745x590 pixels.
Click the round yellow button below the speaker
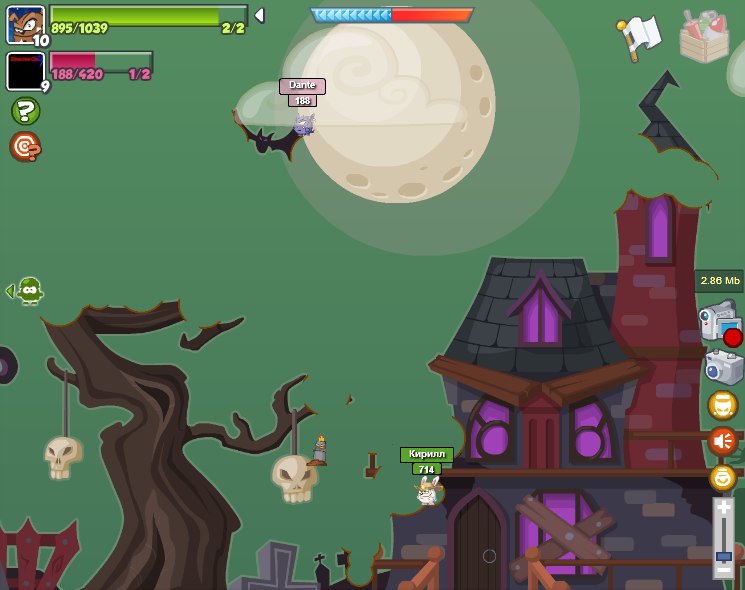coord(722,477)
